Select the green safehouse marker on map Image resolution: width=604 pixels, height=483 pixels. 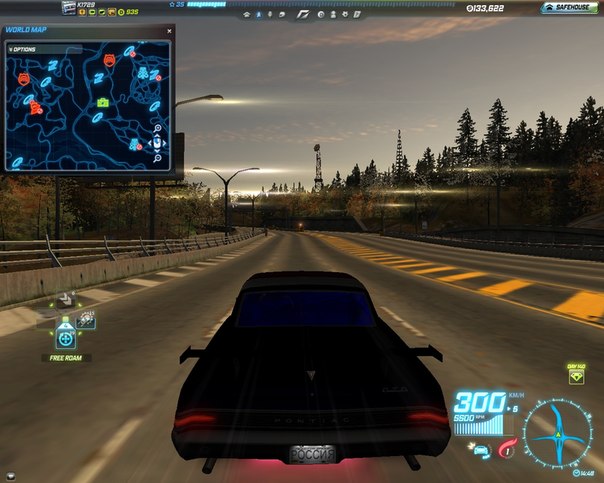click(102, 102)
